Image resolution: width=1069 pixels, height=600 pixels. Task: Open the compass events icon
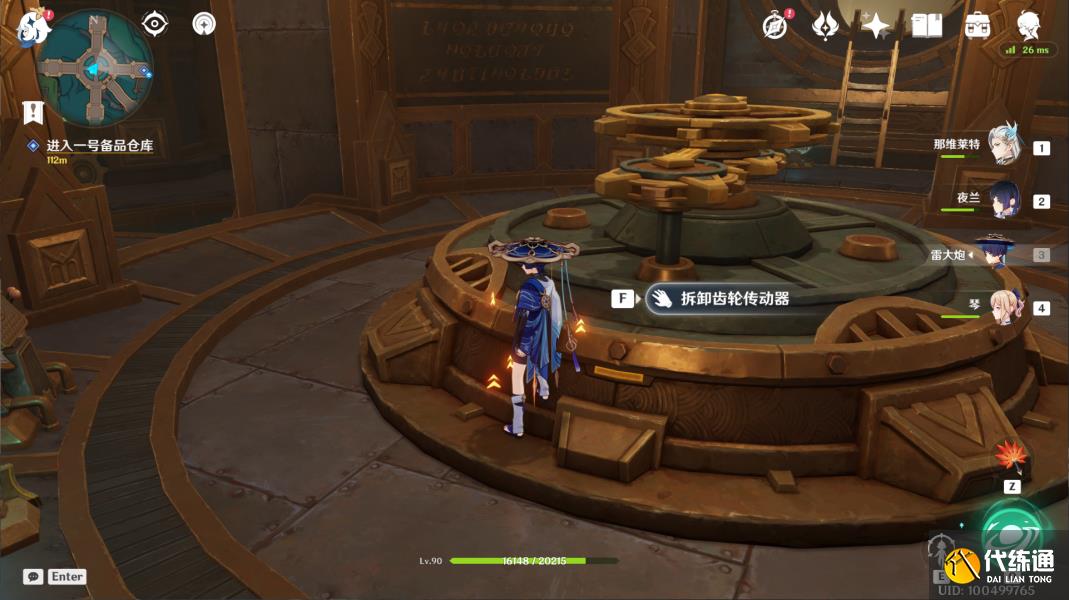(775, 26)
